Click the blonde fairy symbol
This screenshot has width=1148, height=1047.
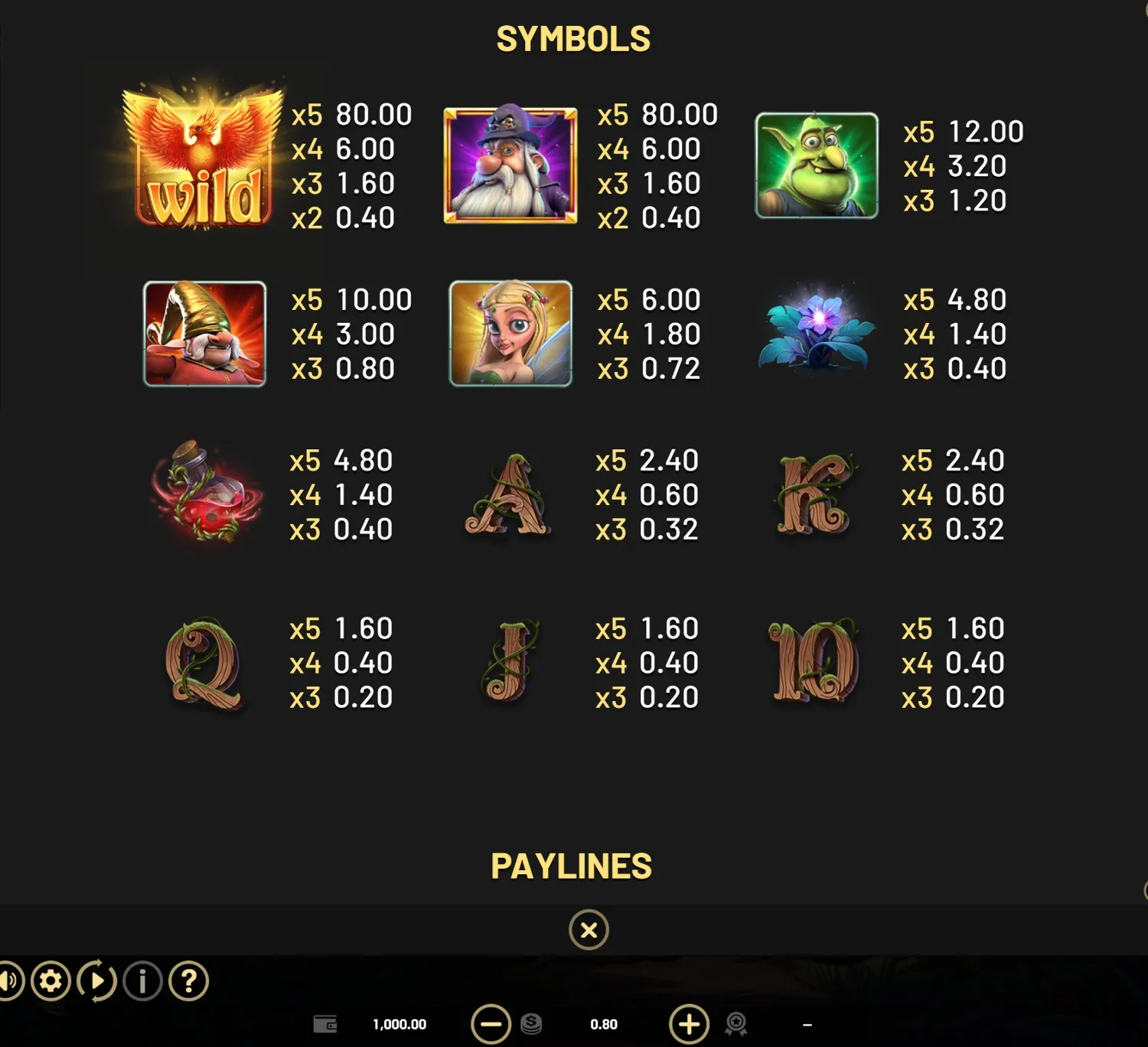point(509,332)
